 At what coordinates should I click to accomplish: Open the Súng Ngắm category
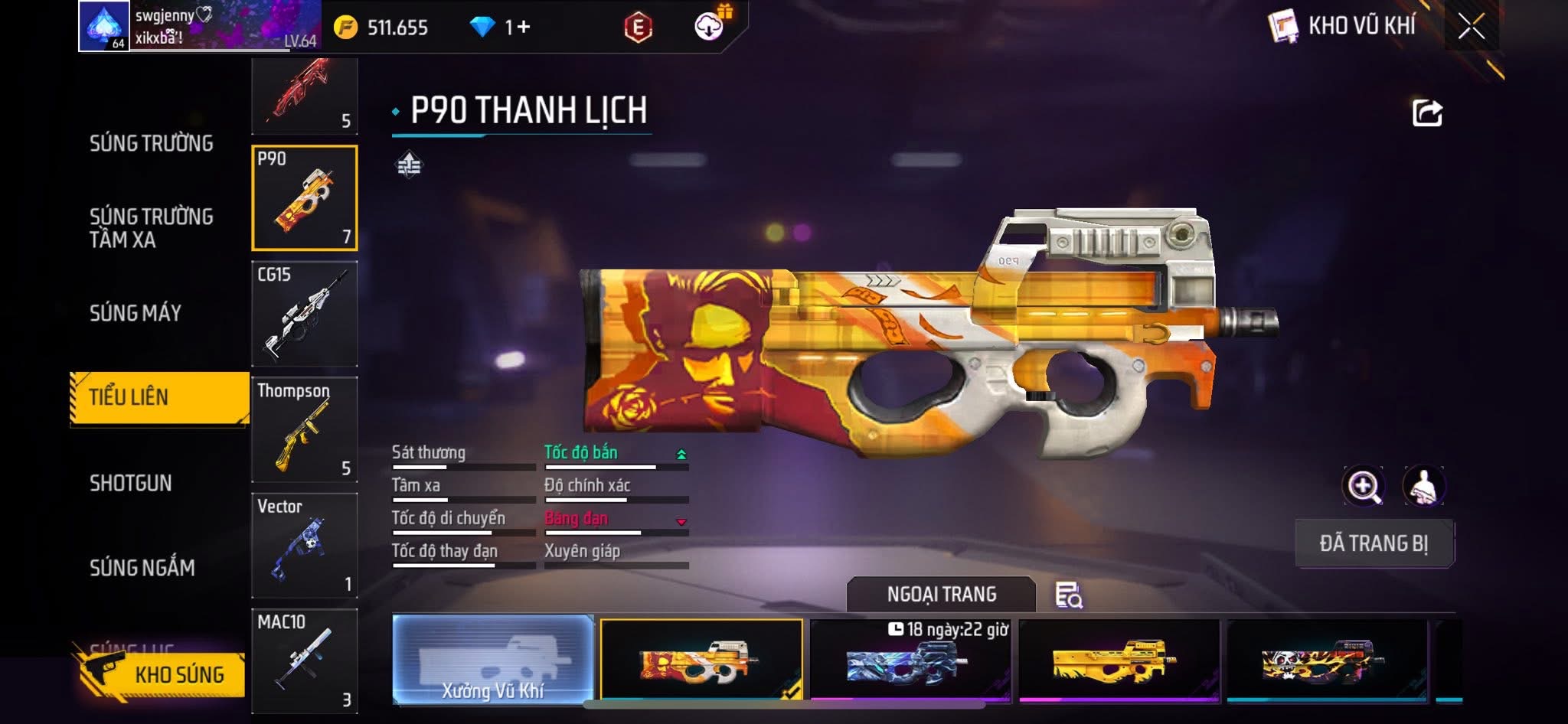142,568
